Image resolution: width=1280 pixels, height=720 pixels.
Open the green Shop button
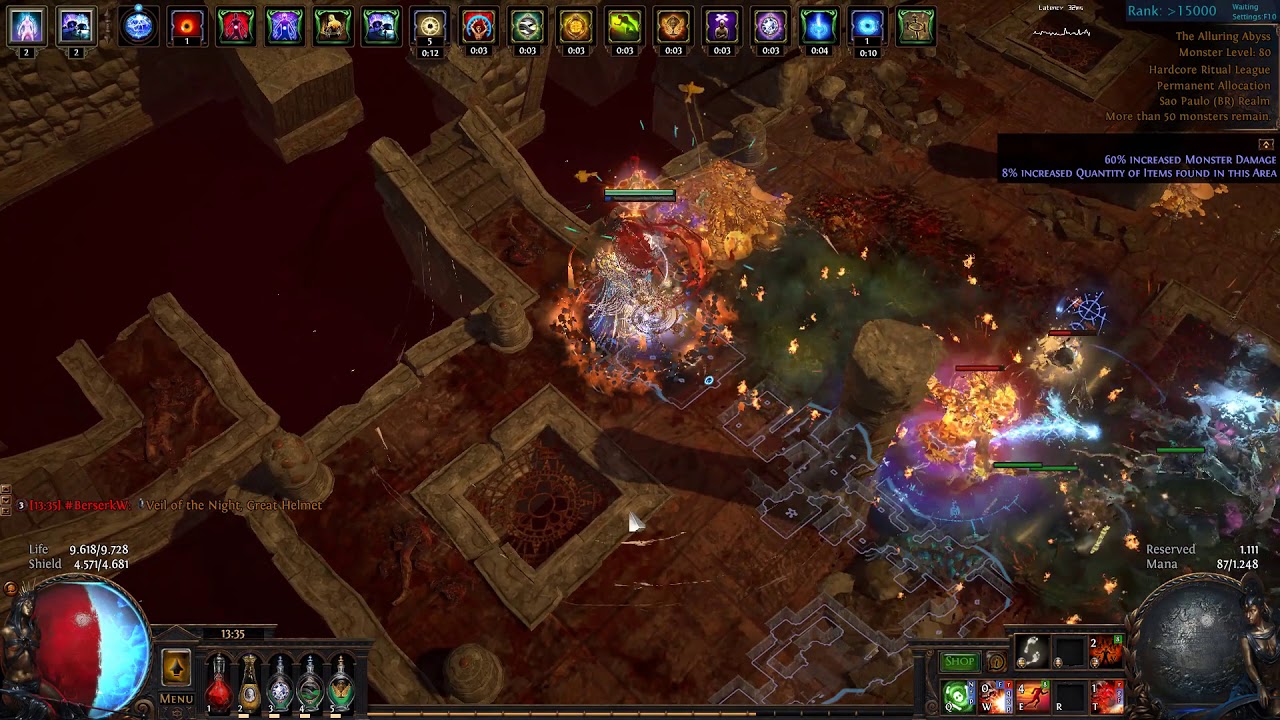click(x=959, y=661)
